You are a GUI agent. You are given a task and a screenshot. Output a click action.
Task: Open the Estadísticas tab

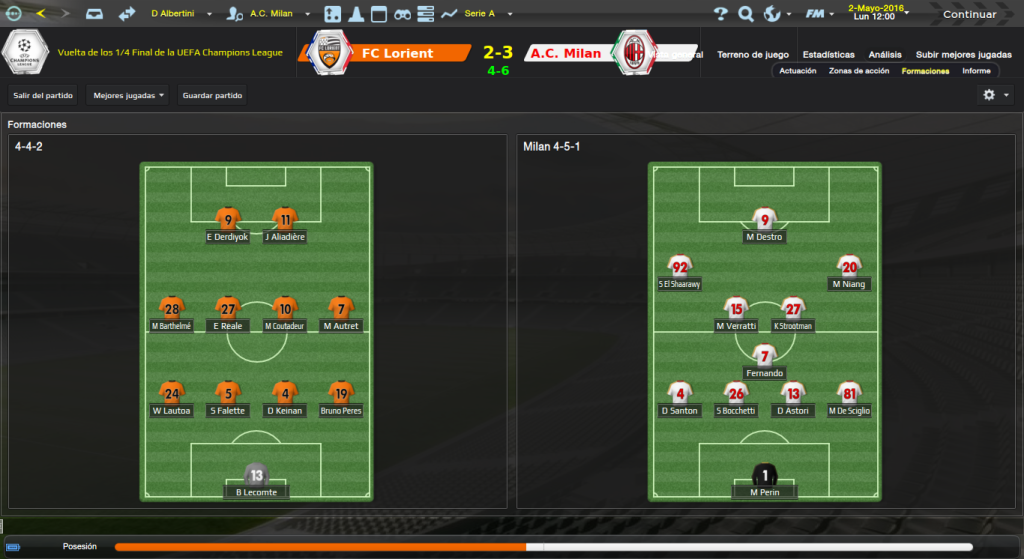tap(828, 54)
